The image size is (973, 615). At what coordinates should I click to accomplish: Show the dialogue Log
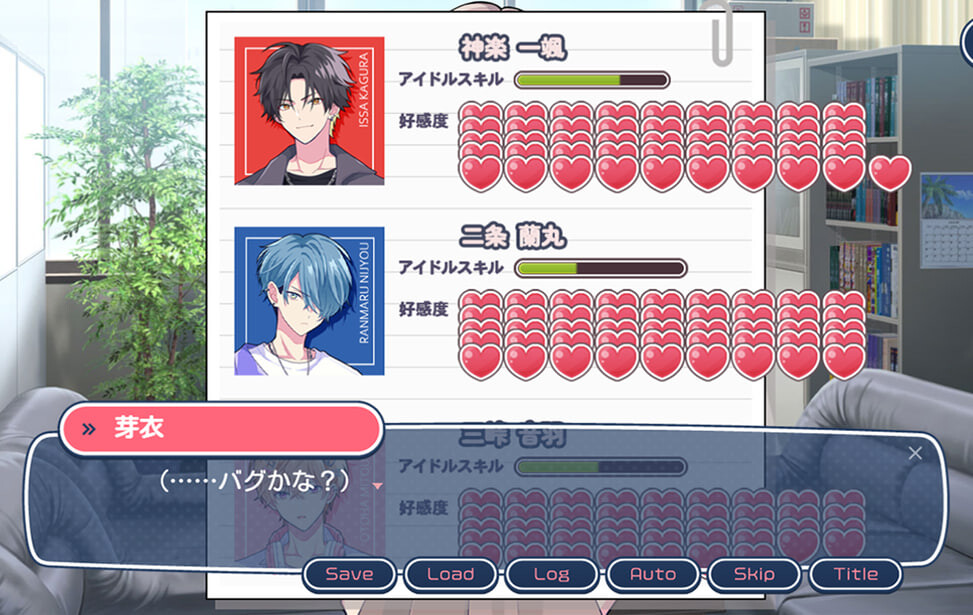tap(551, 574)
